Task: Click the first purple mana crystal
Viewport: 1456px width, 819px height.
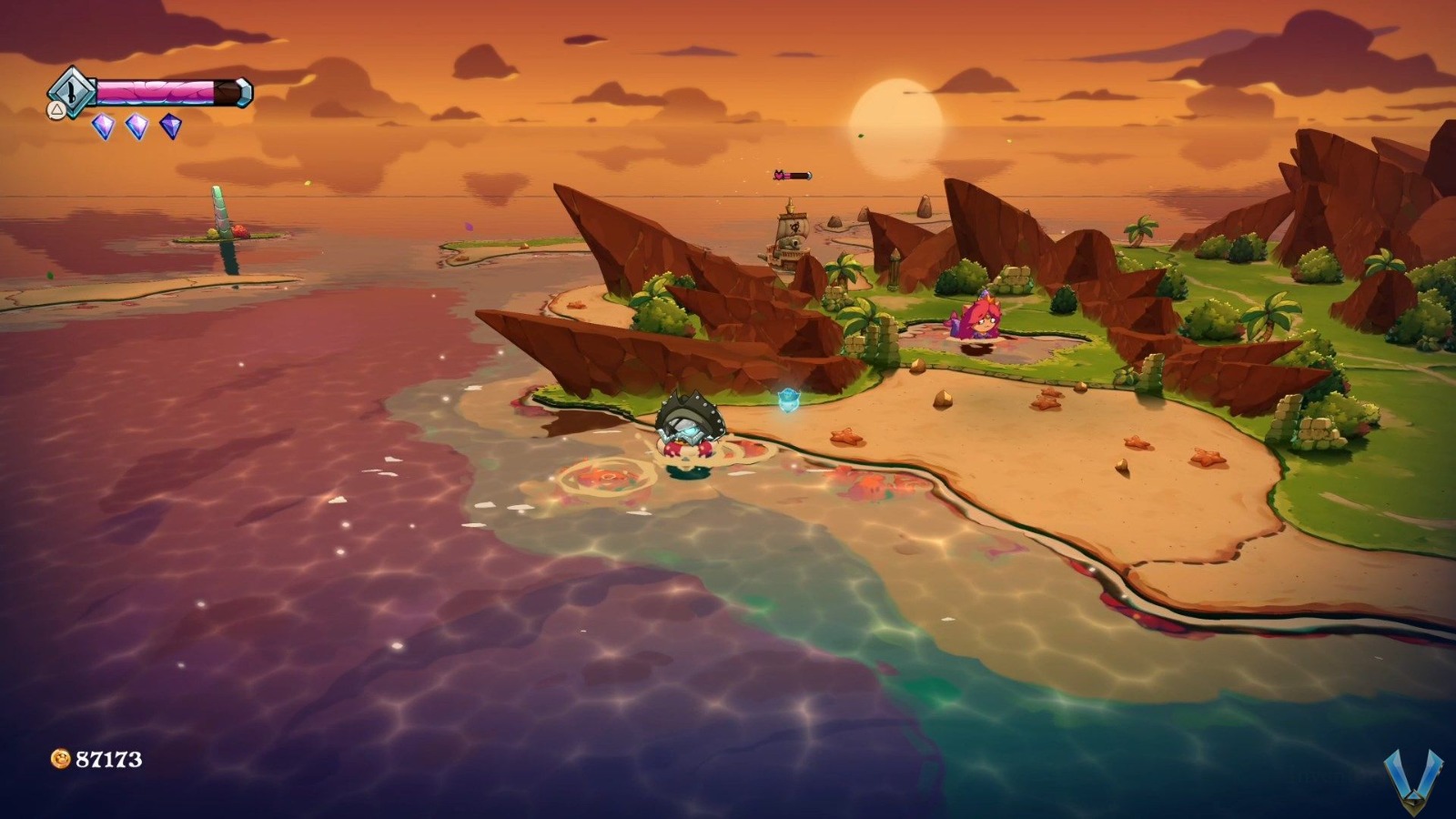Action: tap(103, 125)
